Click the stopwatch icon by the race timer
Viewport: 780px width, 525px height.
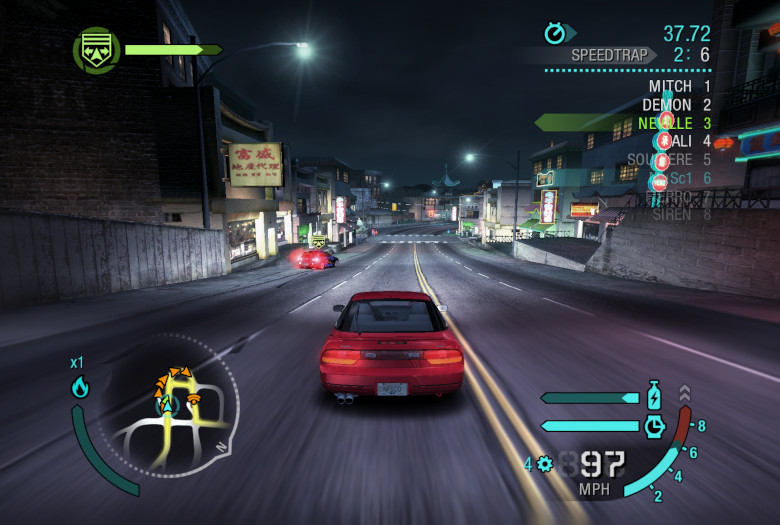coord(555,34)
